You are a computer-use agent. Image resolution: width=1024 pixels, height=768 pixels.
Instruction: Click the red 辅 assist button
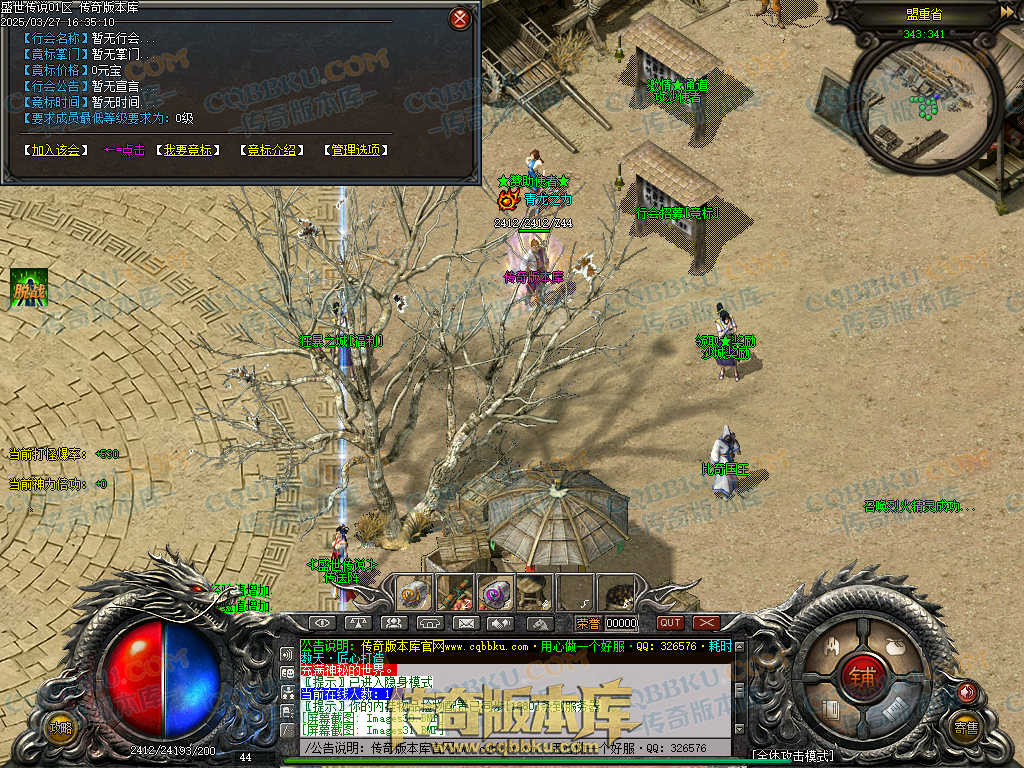point(862,677)
